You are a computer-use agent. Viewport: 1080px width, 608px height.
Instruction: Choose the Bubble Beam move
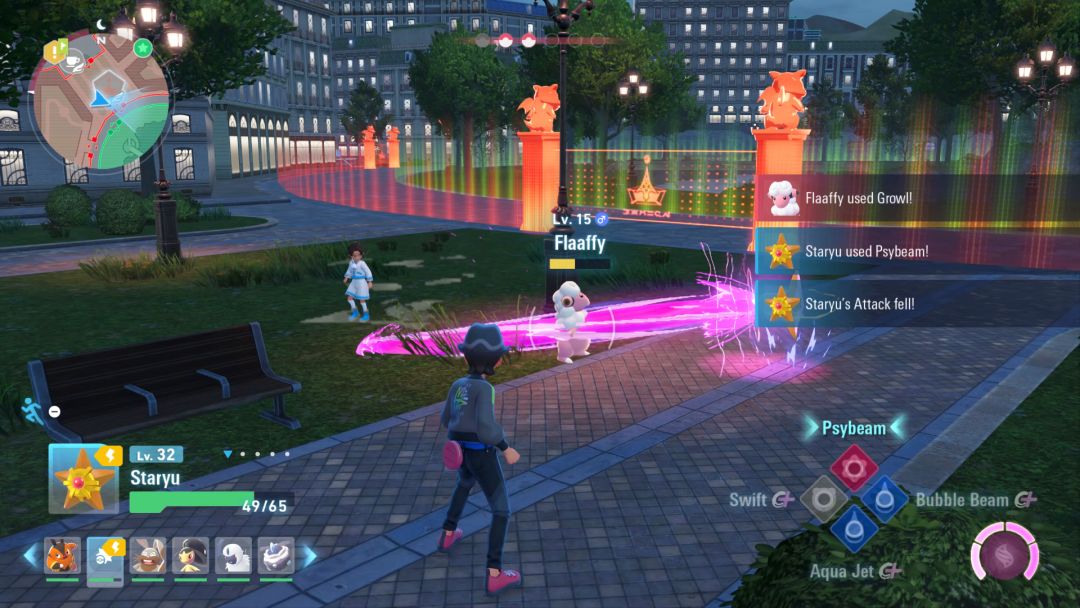(884, 498)
